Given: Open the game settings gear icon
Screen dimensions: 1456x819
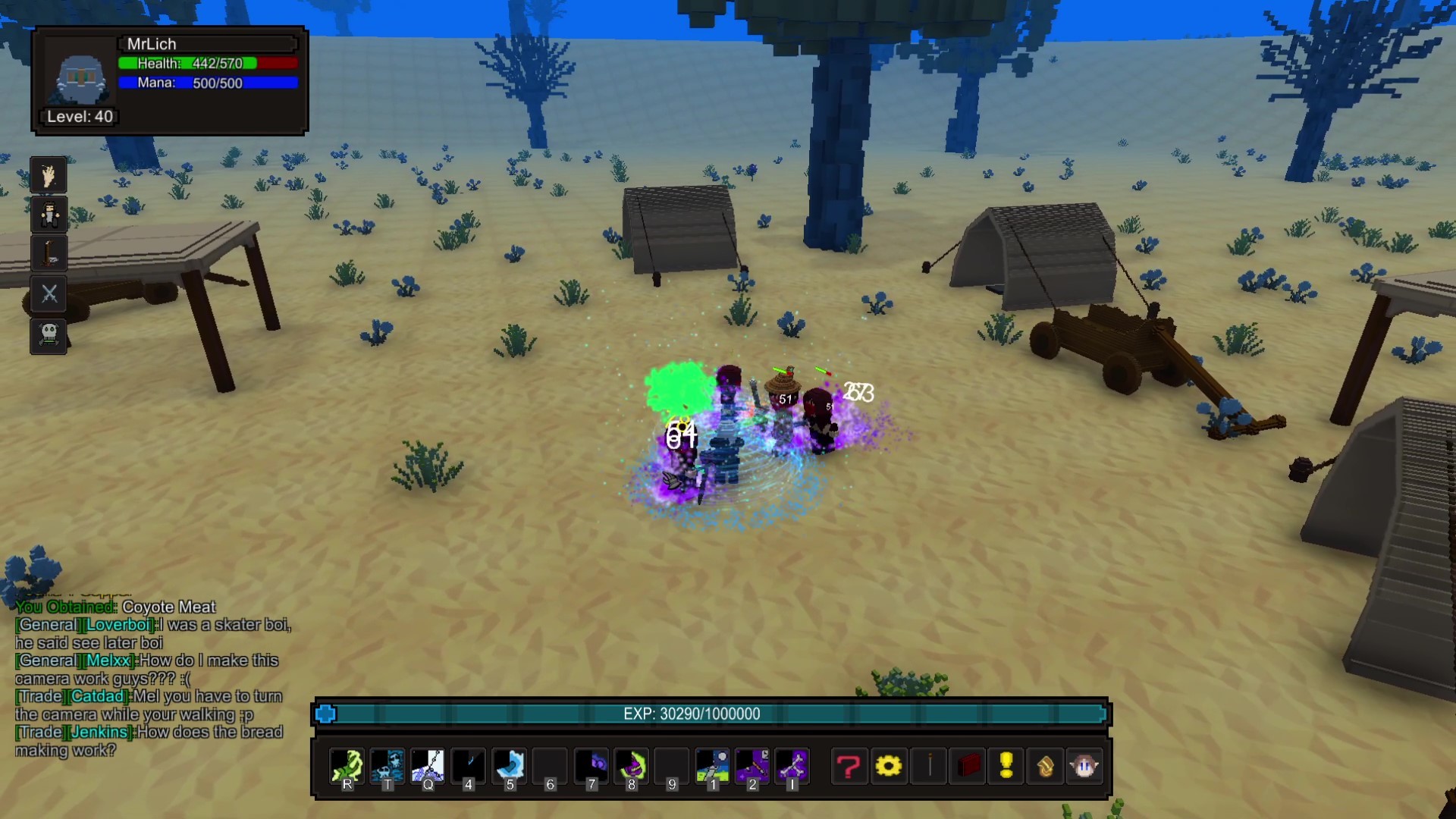Looking at the screenshot, I should click(x=889, y=766).
